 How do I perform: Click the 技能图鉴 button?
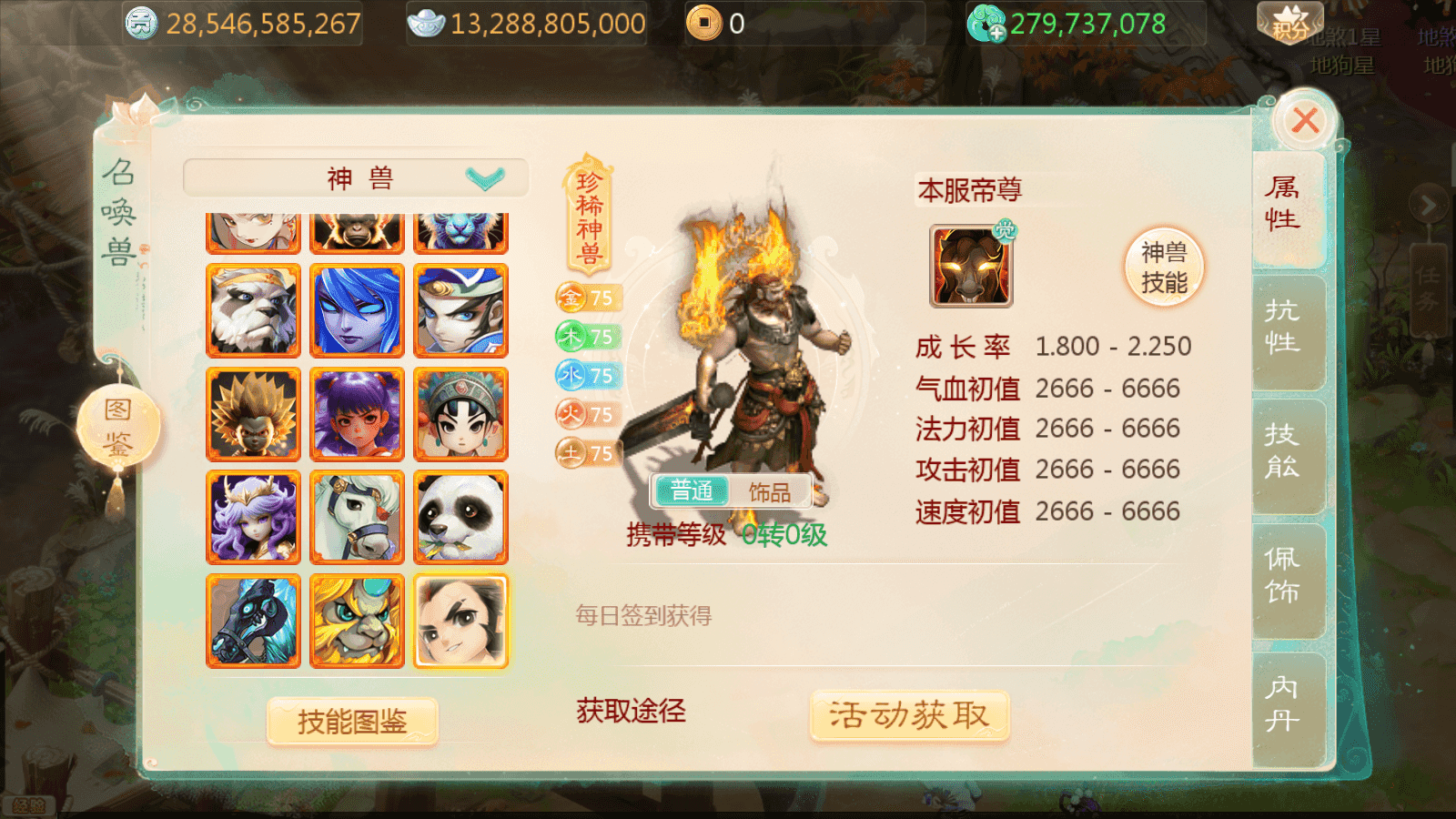coord(352,718)
